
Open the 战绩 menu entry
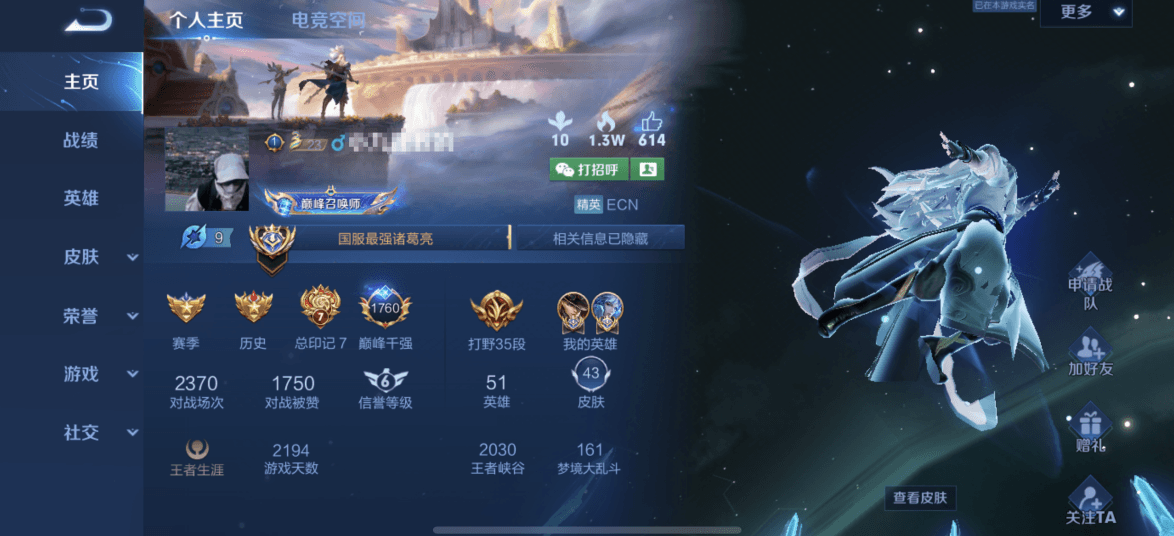click(x=80, y=141)
